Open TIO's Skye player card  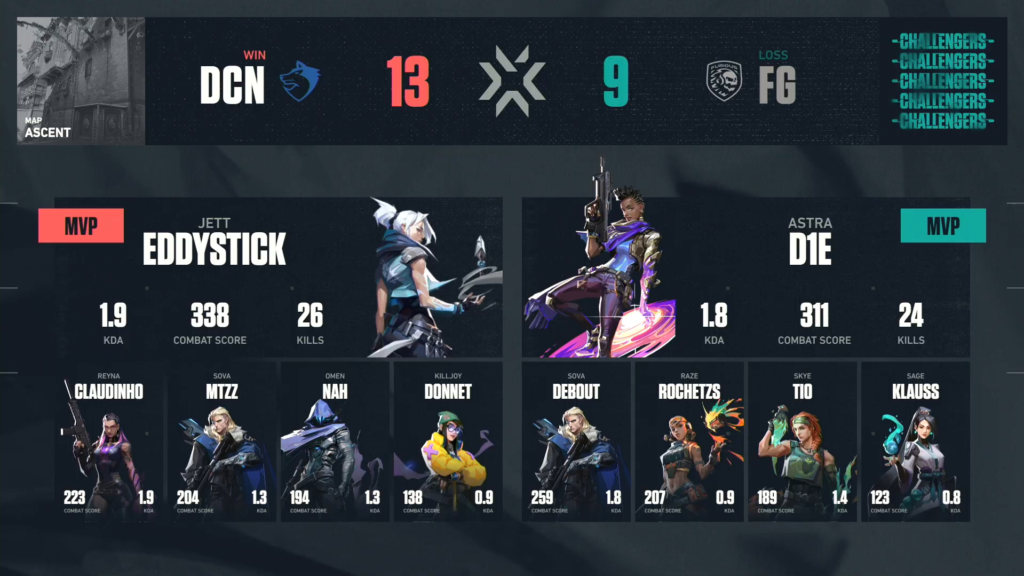(802, 440)
